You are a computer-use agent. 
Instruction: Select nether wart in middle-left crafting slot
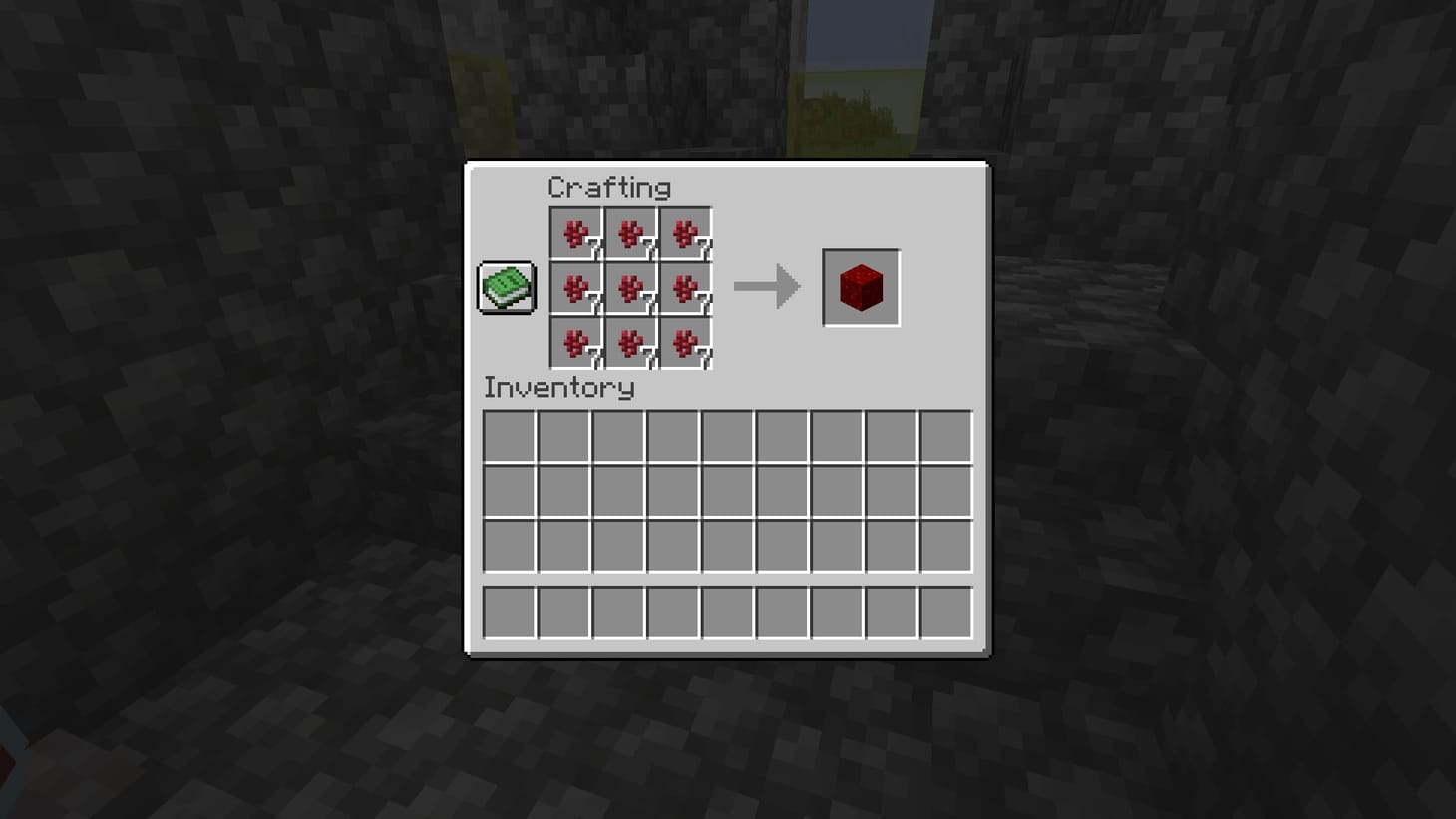tap(576, 289)
